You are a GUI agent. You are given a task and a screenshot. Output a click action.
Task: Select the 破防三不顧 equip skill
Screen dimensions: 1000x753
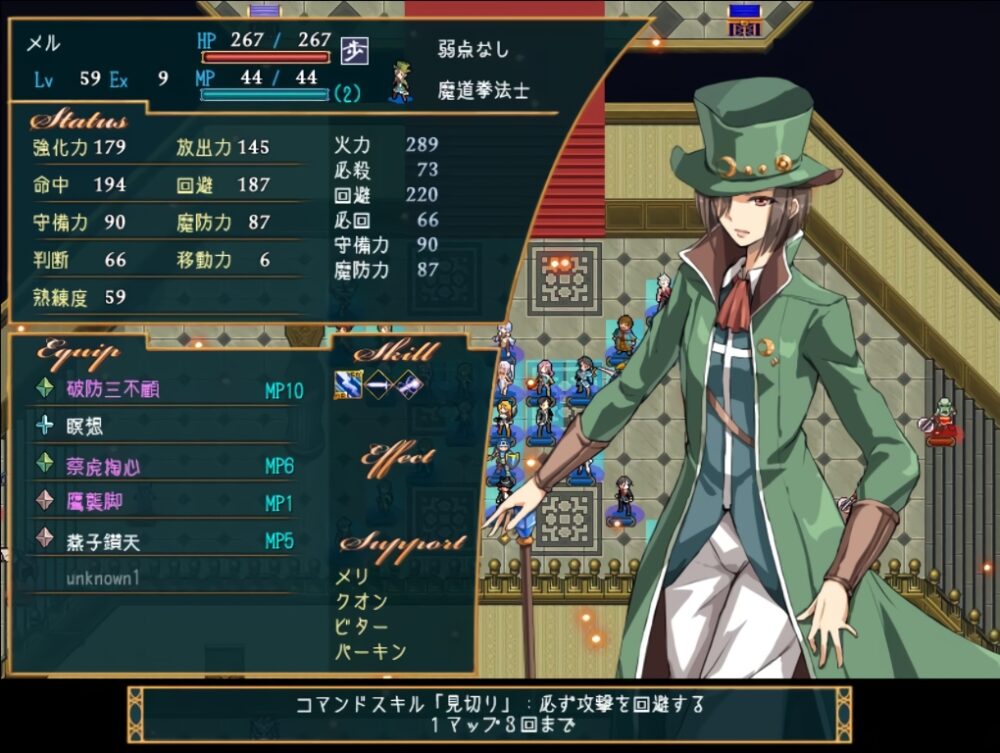coord(114,390)
